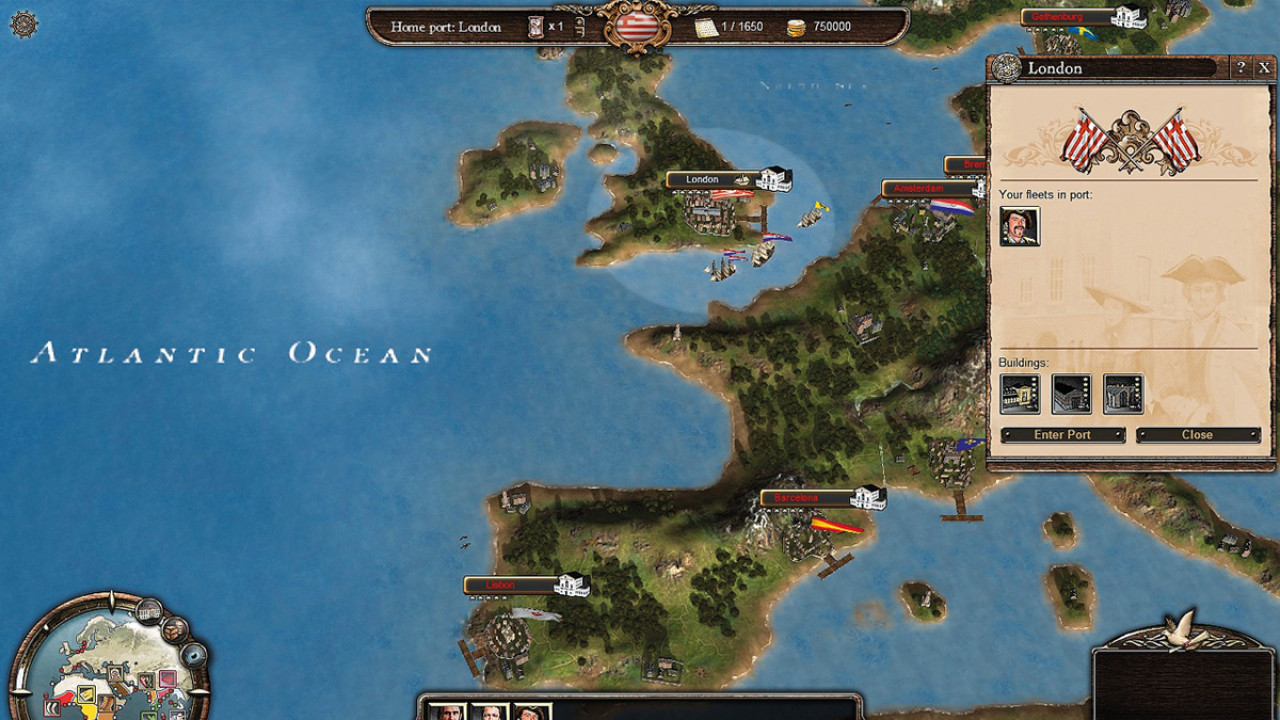
Task: Select the Amsterdam port label
Action: [x=918, y=189]
